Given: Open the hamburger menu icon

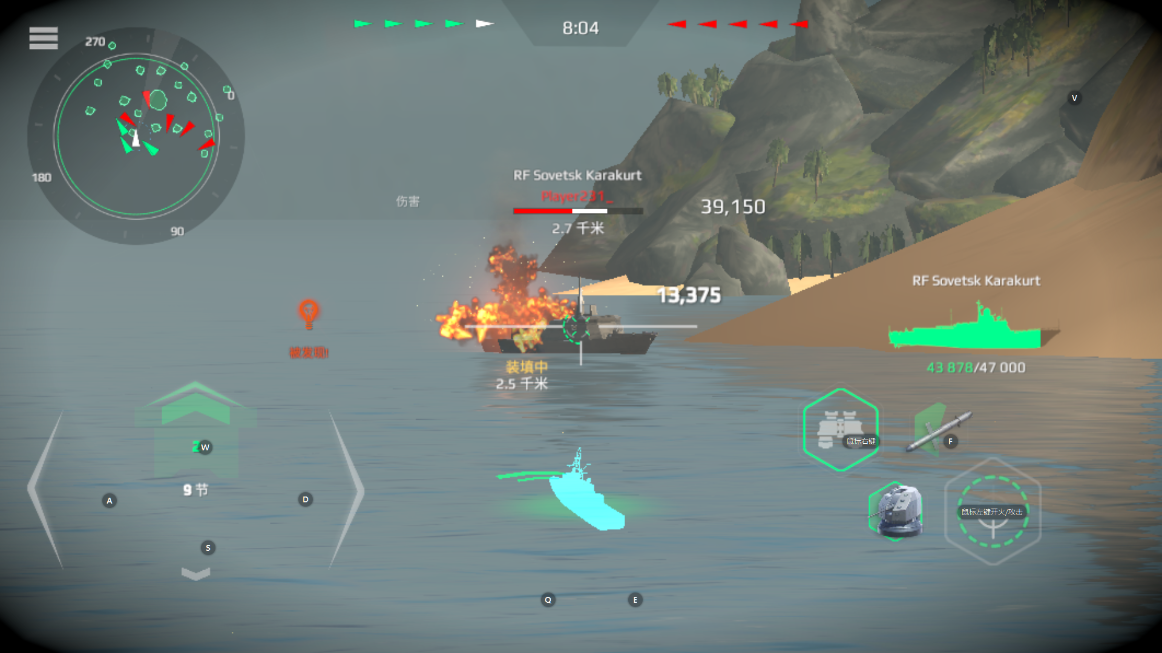Looking at the screenshot, I should (x=43, y=38).
